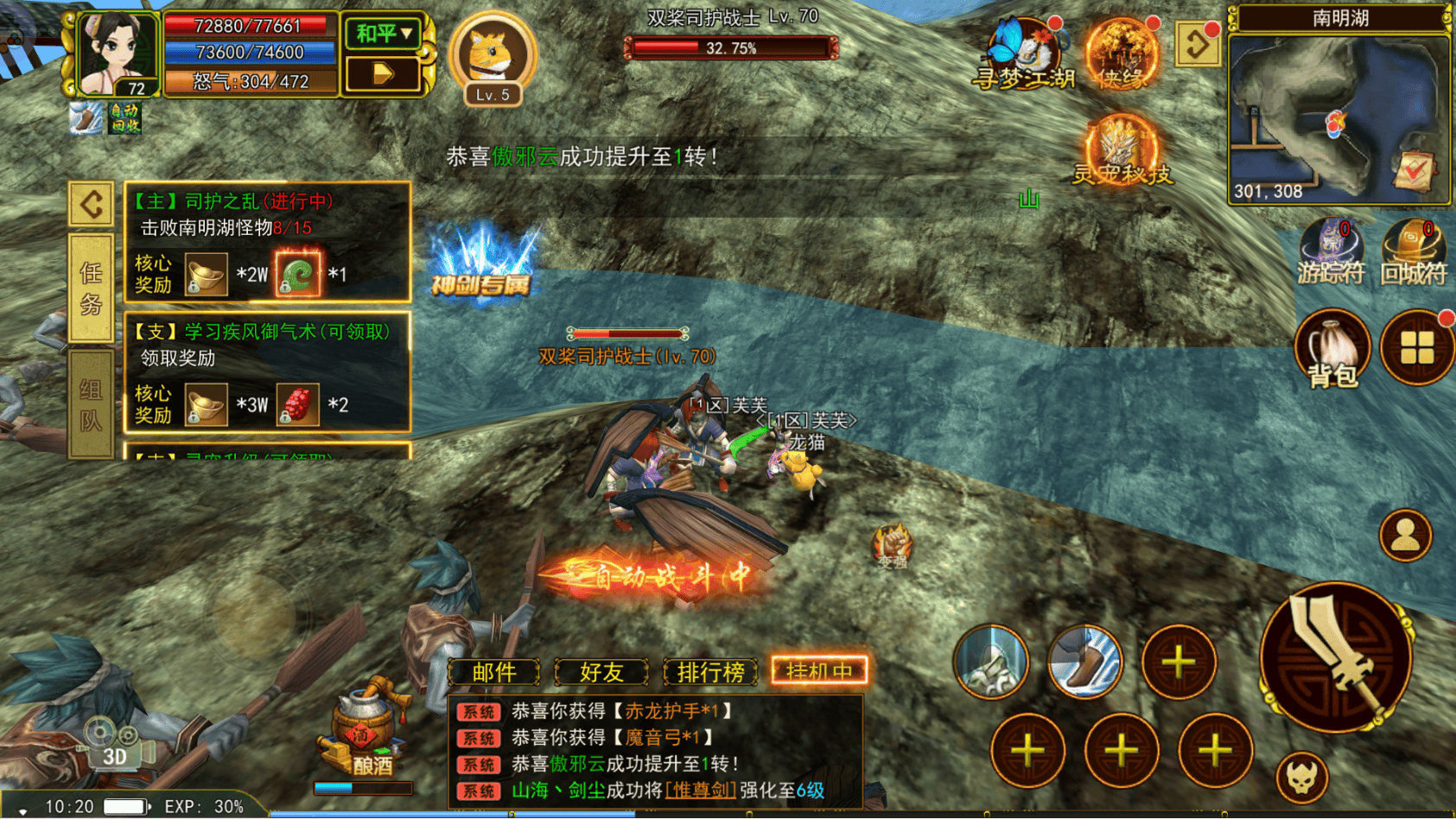Open the 背包 inventory bag
Image resolution: width=1456 pixels, height=819 pixels.
tap(1332, 347)
